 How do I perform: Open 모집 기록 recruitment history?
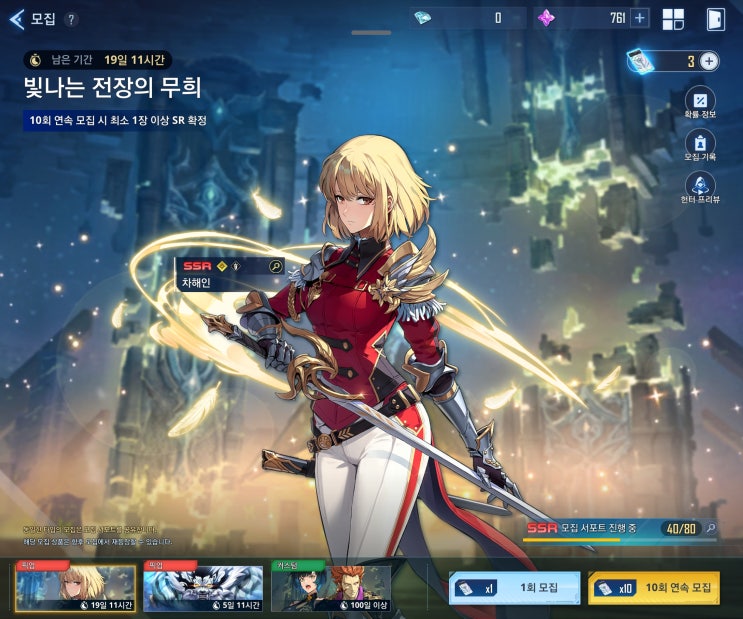pos(700,147)
